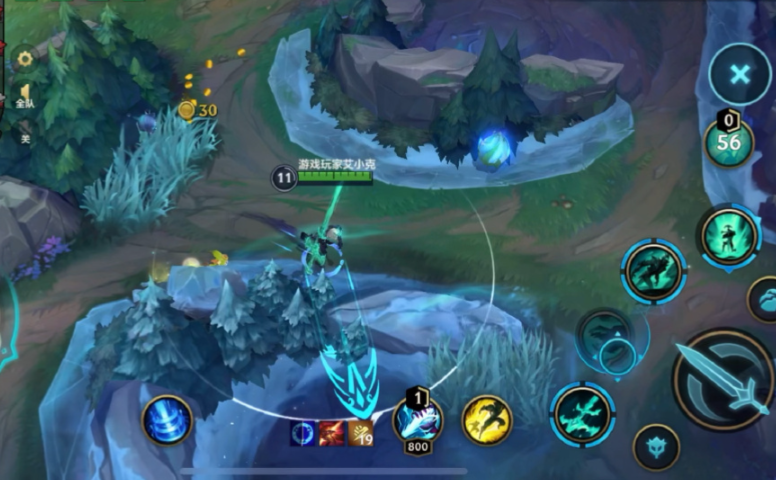Toggle the 全队 team voice speaker

(25, 96)
